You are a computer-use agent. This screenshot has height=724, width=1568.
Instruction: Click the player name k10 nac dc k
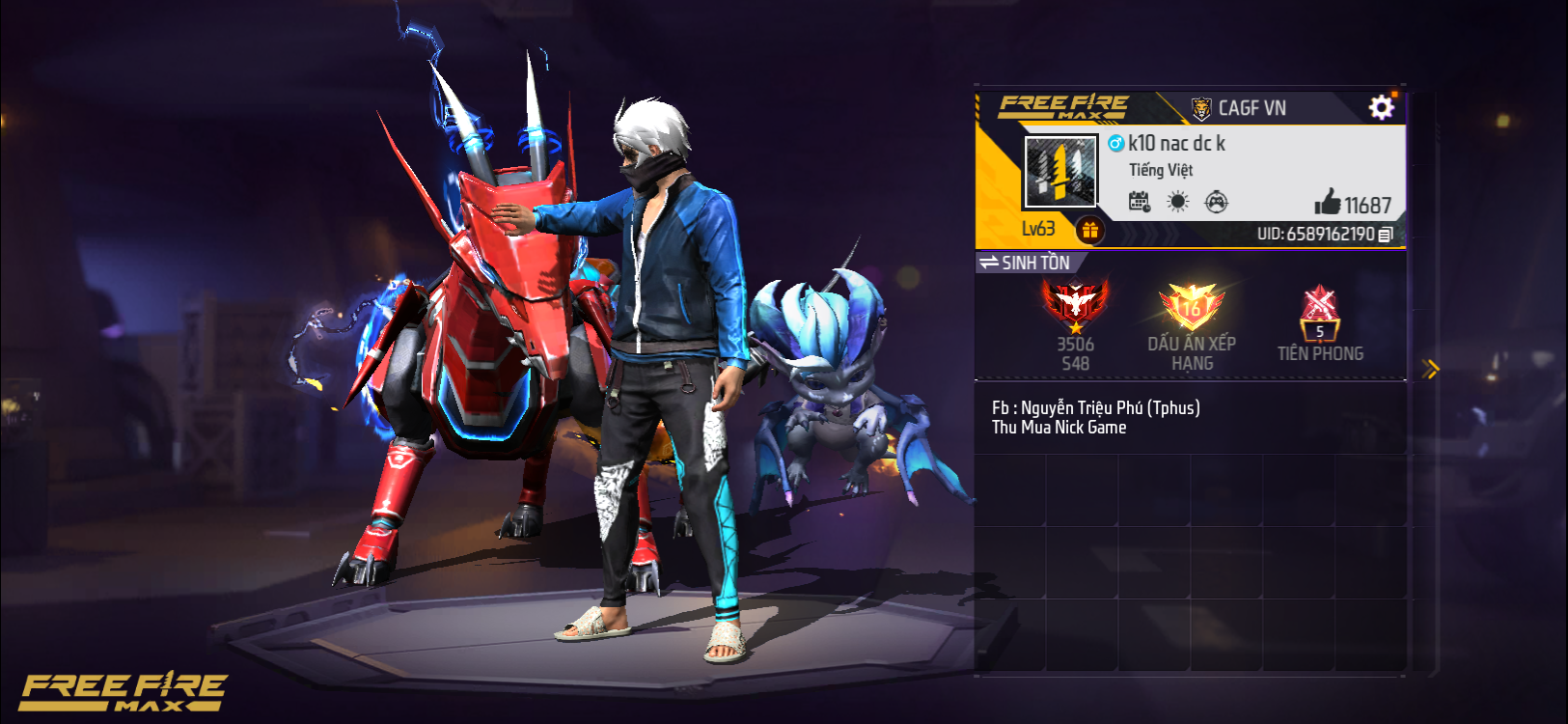click(1178, 143)
